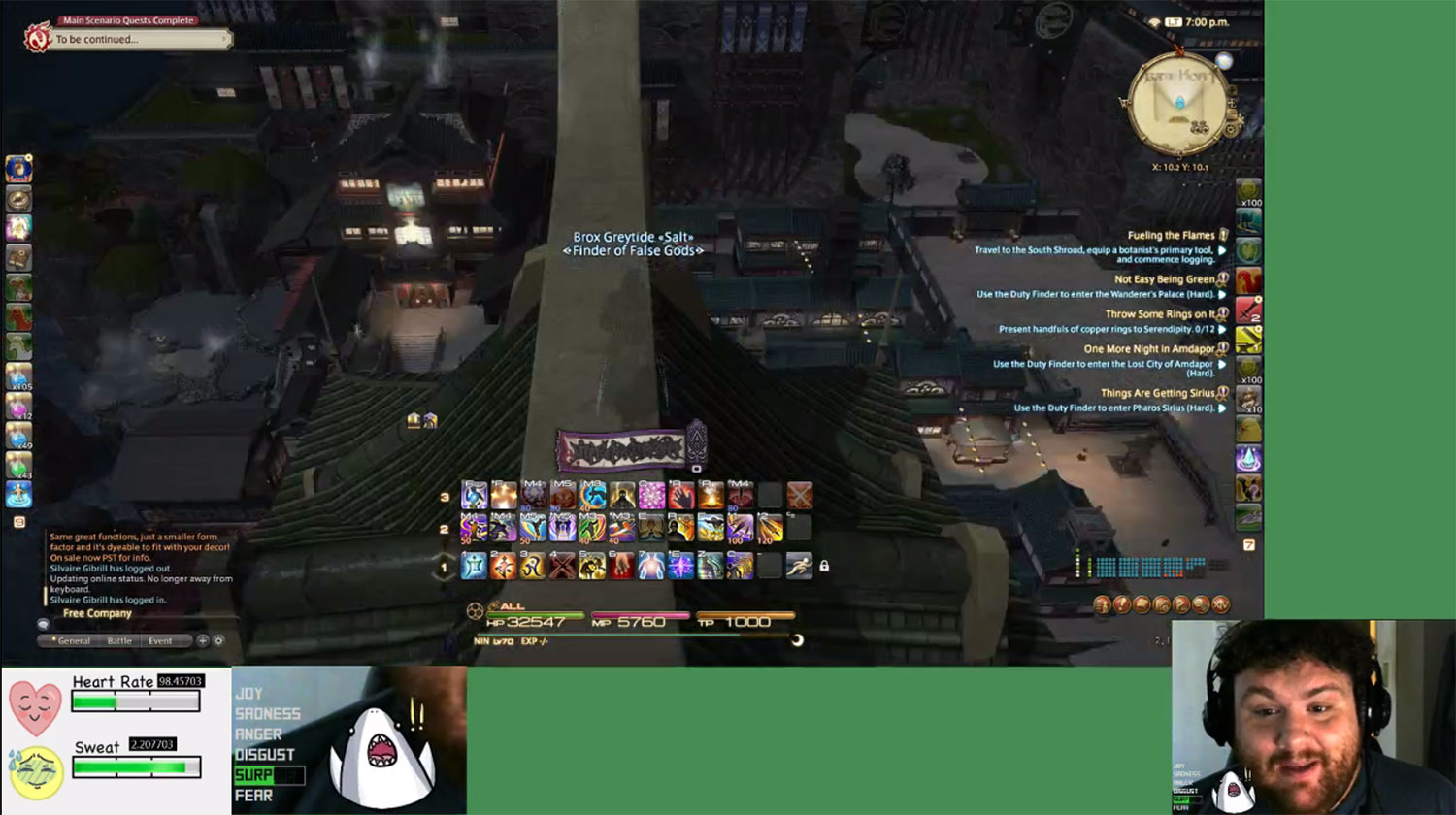Add a new chat tab with plus button

(202, 640)
